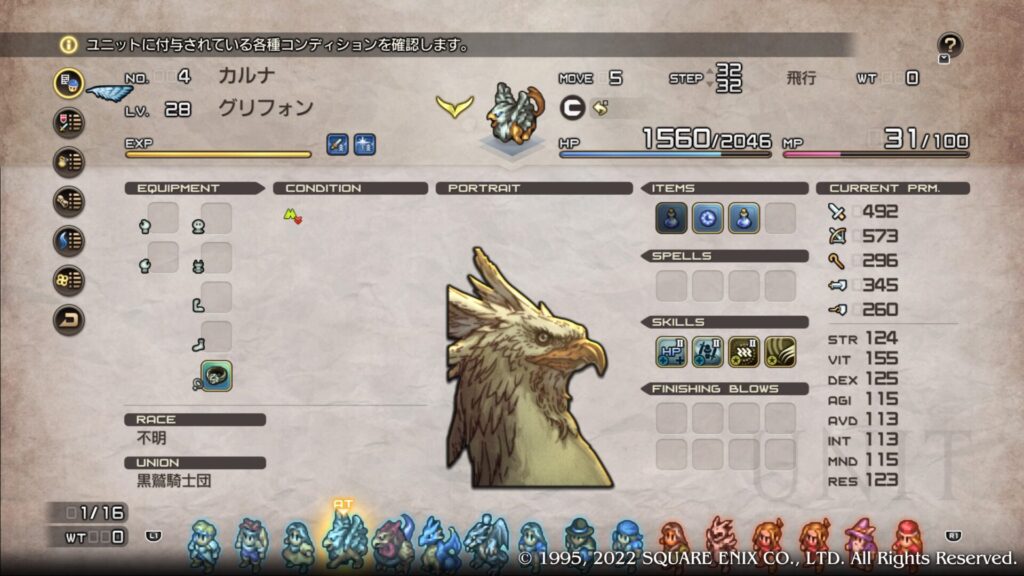
Task: Click the return arrow button
Action: [69, 320]
